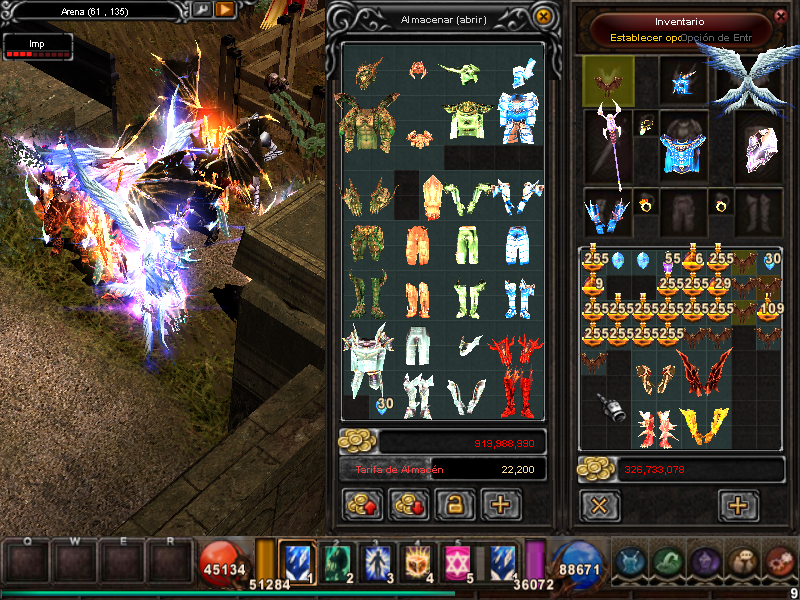This screenshot has width=800, height=600.
Task: Select the blue-white armor in the warehouse
Action: pyautogui.click(x=518, y=118)
